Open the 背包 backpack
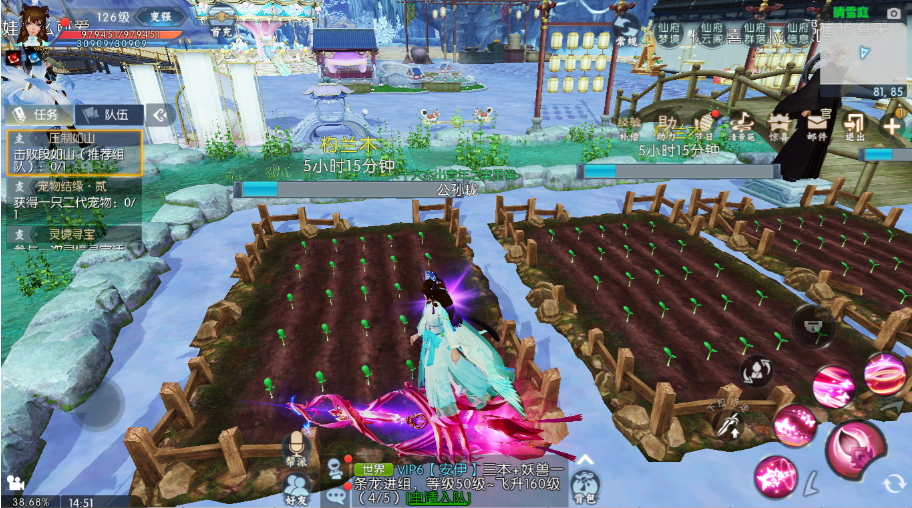 tap(584, 487)
